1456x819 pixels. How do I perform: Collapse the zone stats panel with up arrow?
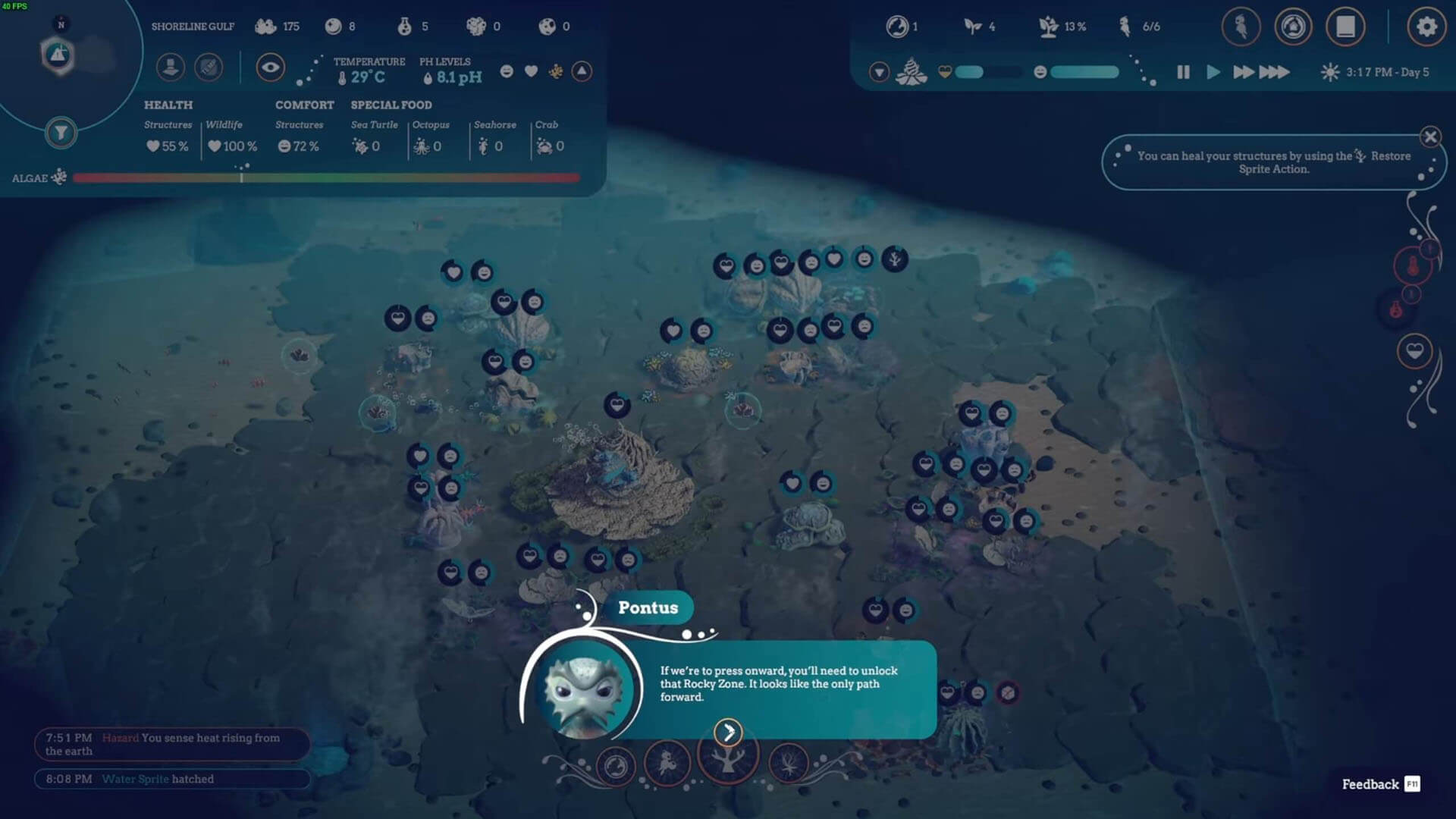(x=582, y=71)
